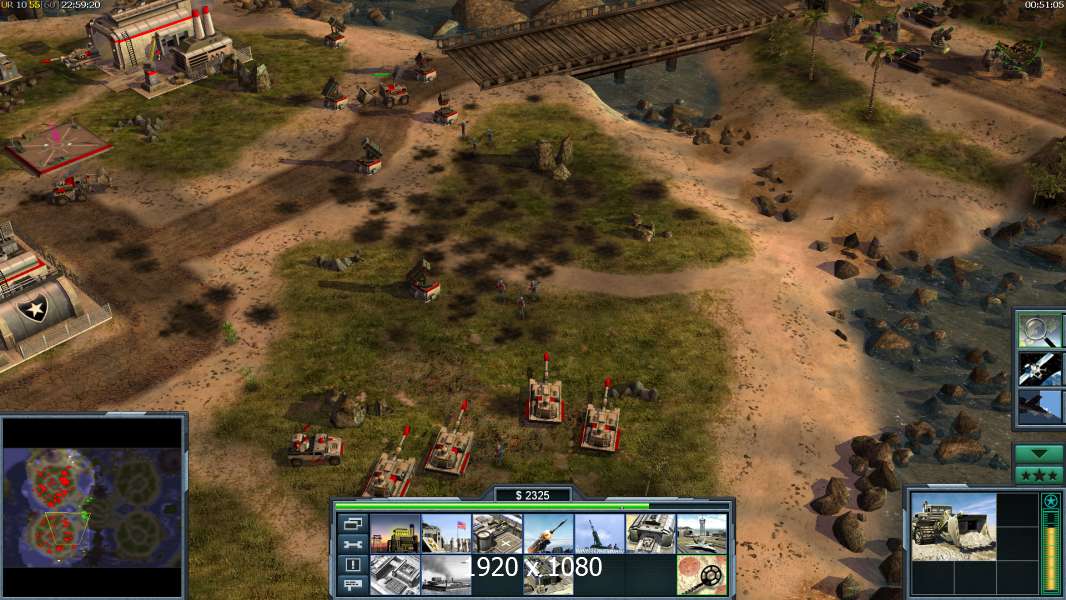Select the greyed-out strategy center icon
Image resolution: width=1066 pixels, height=600 pixels.
tap(395, 575)
